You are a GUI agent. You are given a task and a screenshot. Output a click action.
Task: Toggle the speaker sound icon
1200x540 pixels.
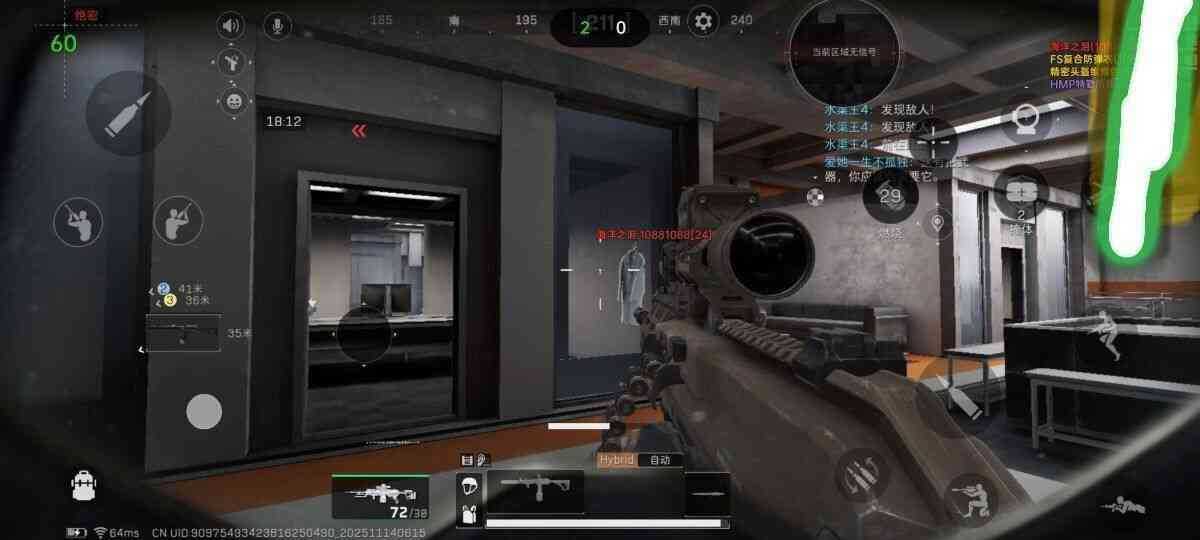coord(232,26)
